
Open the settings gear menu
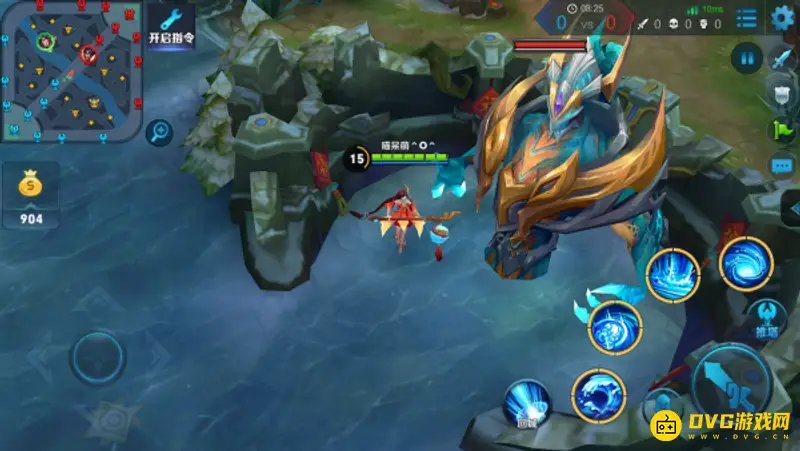[782, 18]
